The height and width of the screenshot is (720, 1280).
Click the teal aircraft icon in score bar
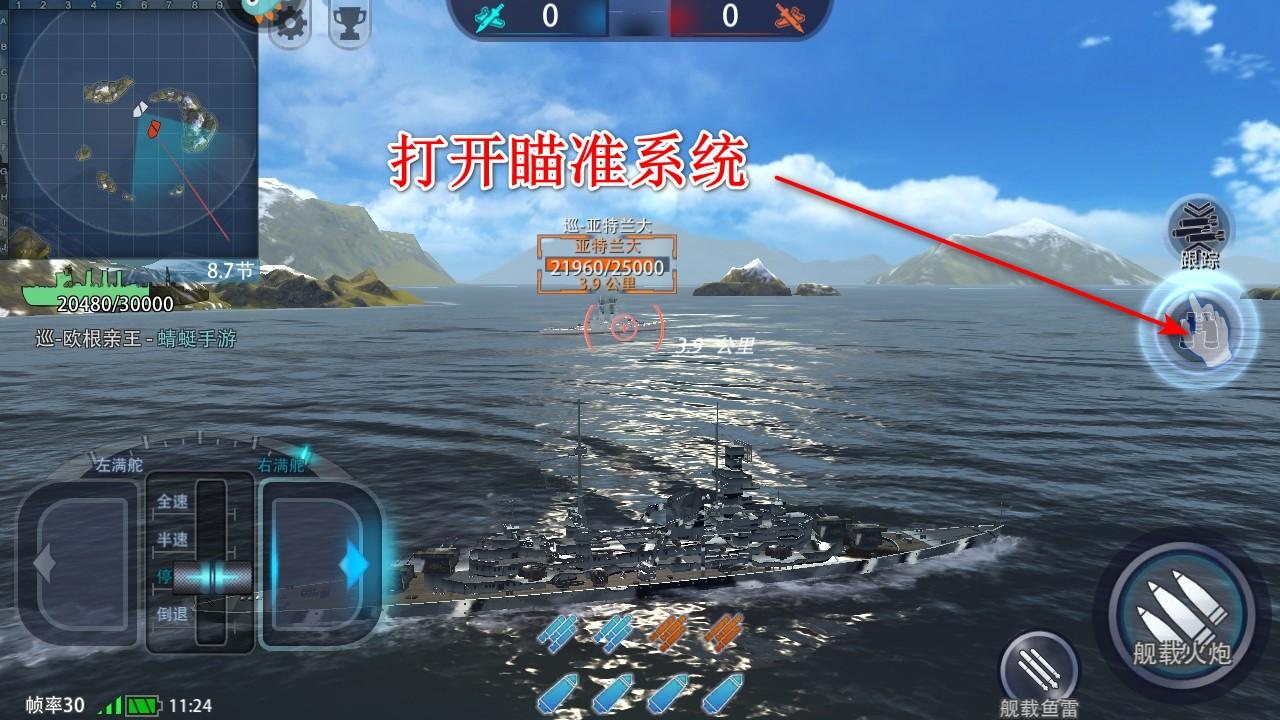[489, 16]
